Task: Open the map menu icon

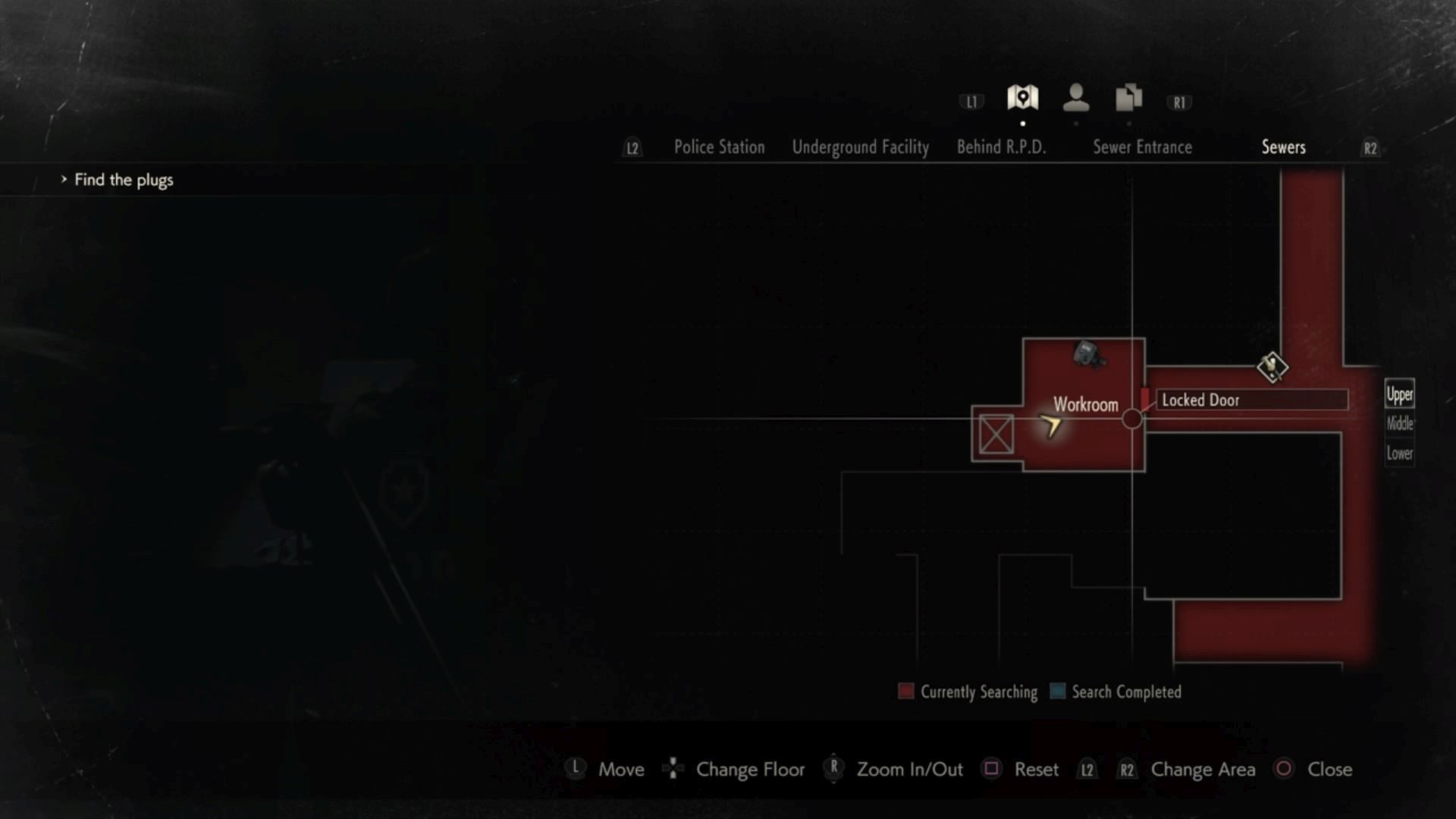Action: tap(1022, 98)
